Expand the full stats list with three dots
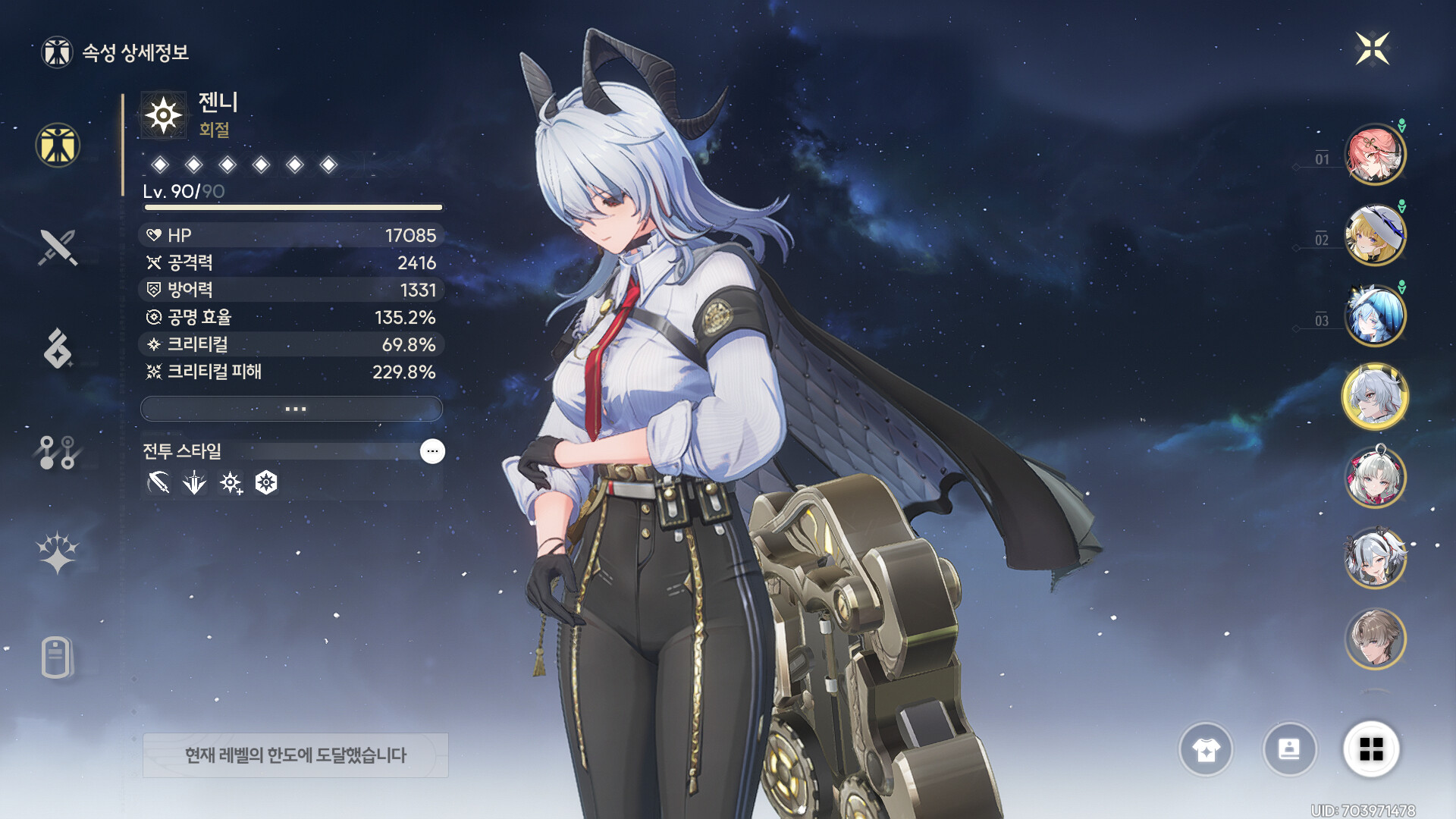 (x=292, y=409)
